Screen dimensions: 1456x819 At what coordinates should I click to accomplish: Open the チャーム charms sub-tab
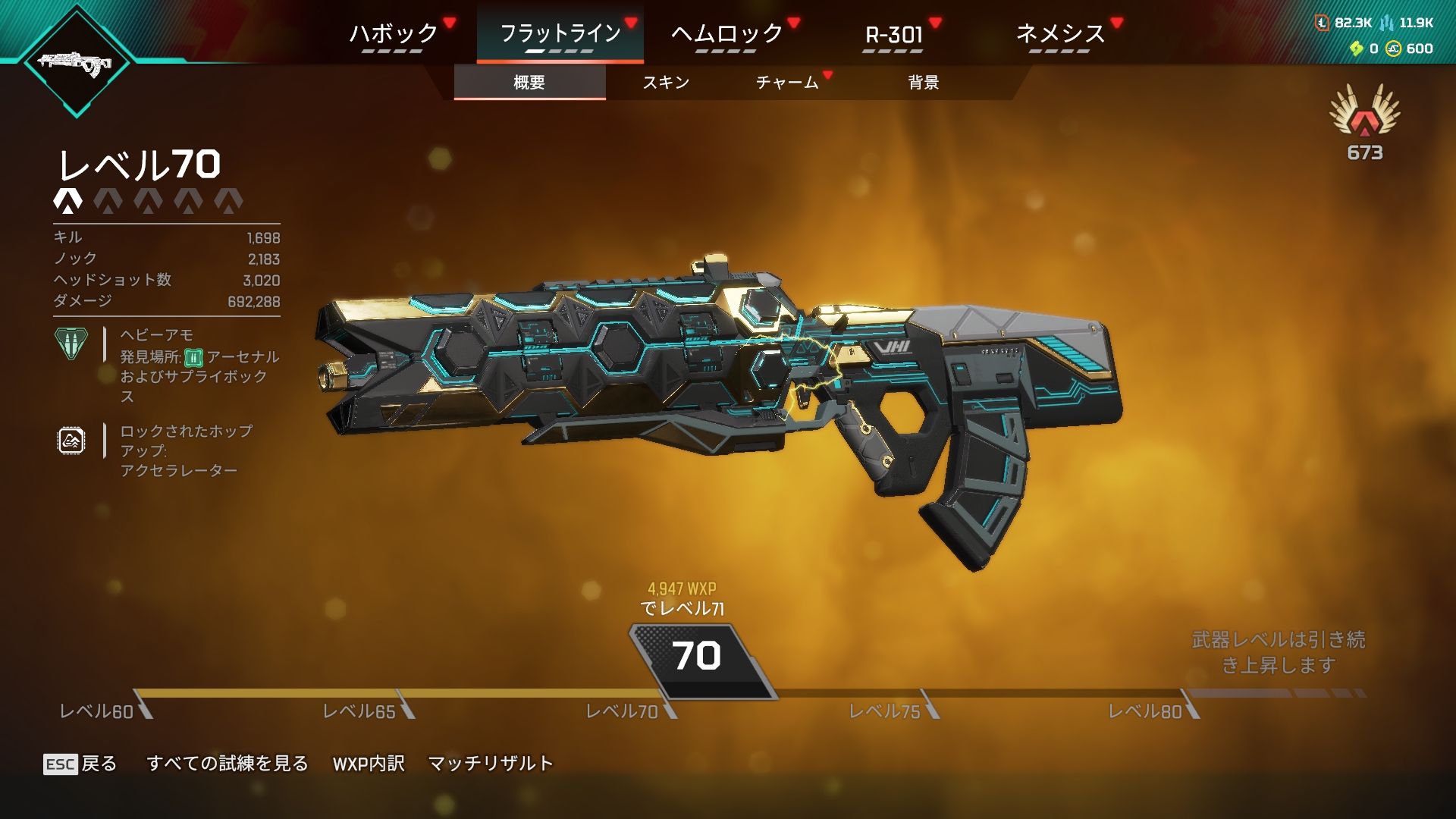(x=787, y=82)
